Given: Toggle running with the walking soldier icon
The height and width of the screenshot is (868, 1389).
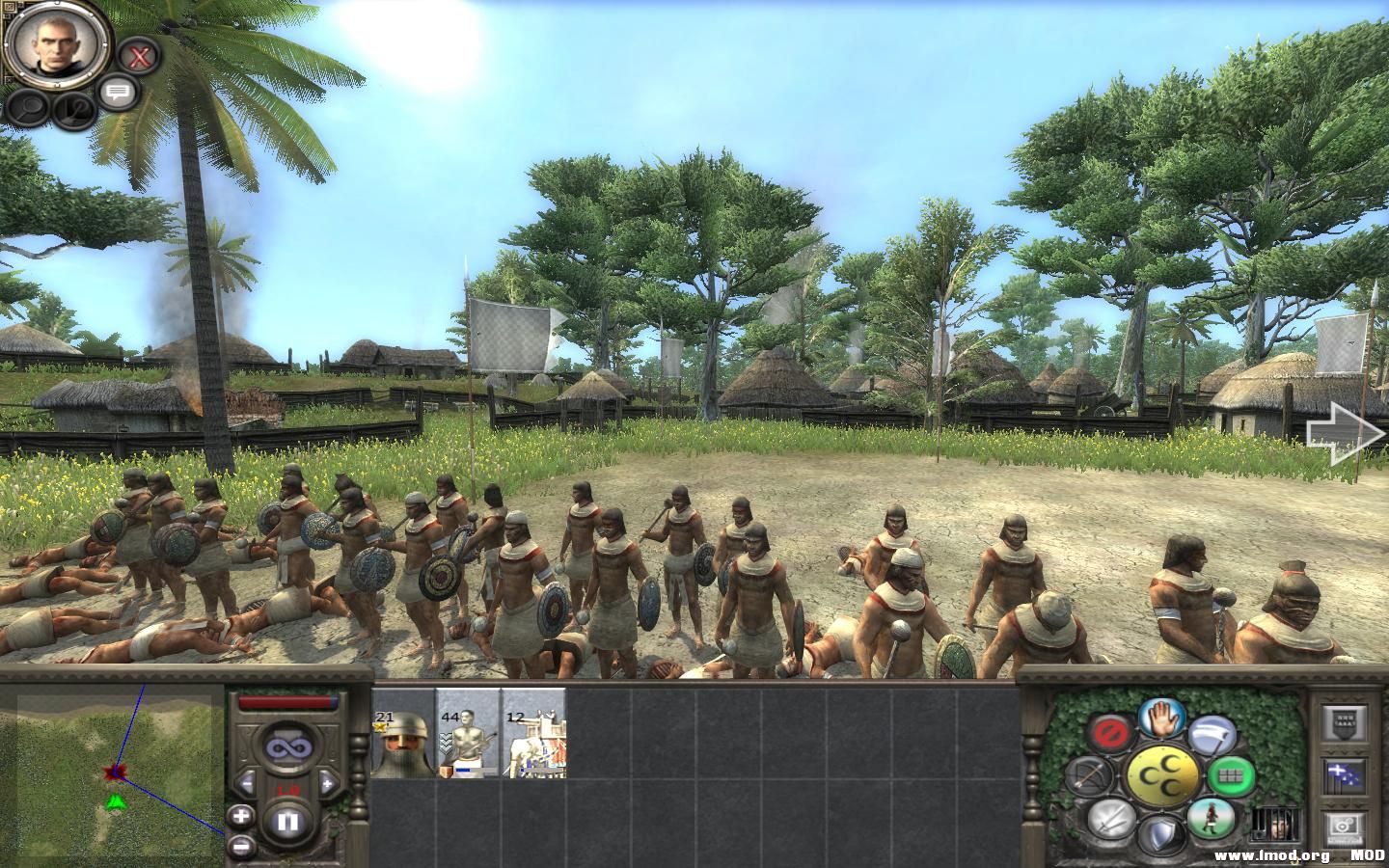Looking at the screenshot, I should (1212, 821).
